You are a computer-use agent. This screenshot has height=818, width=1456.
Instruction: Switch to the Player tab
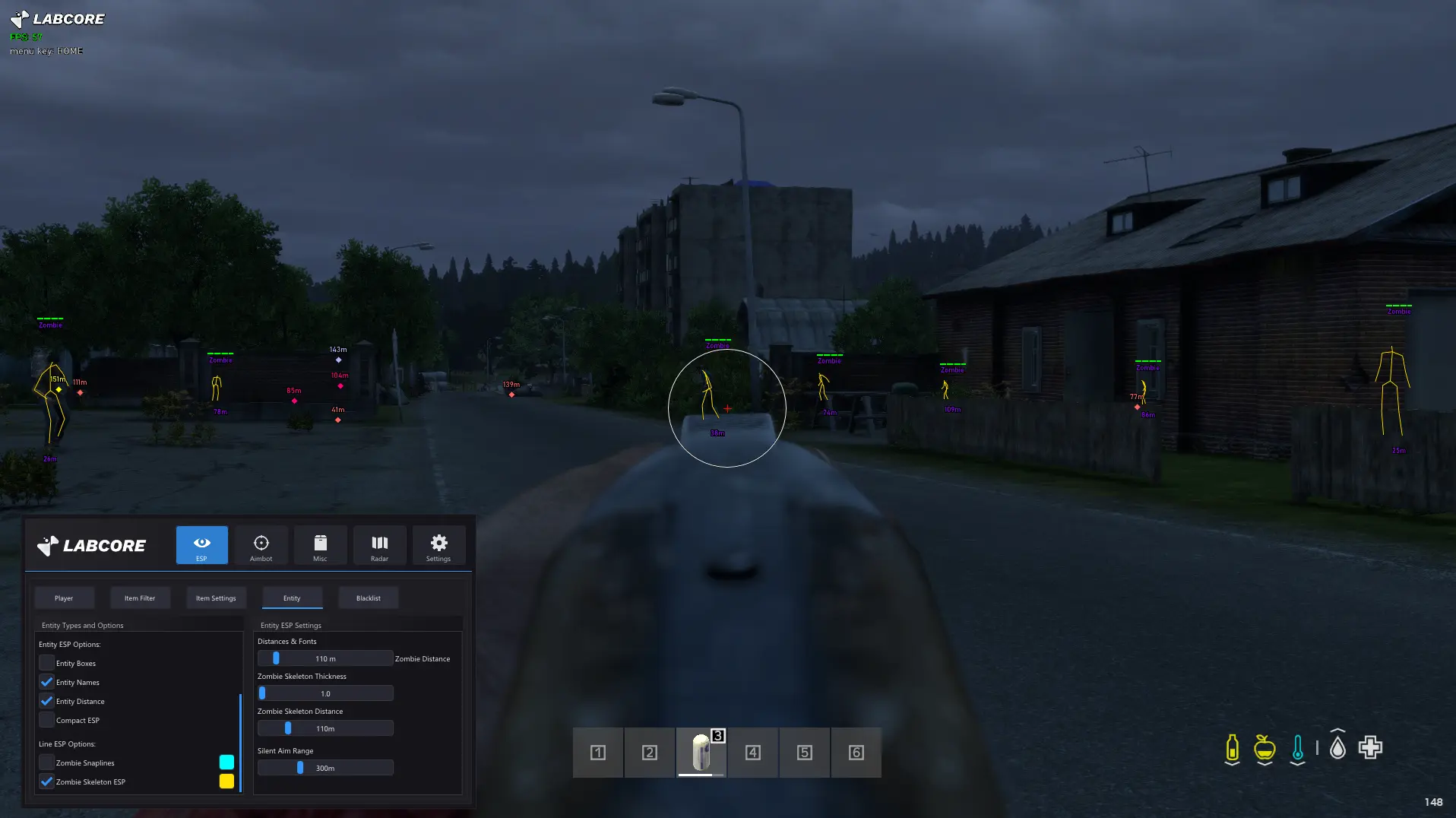tap(64, 598)
